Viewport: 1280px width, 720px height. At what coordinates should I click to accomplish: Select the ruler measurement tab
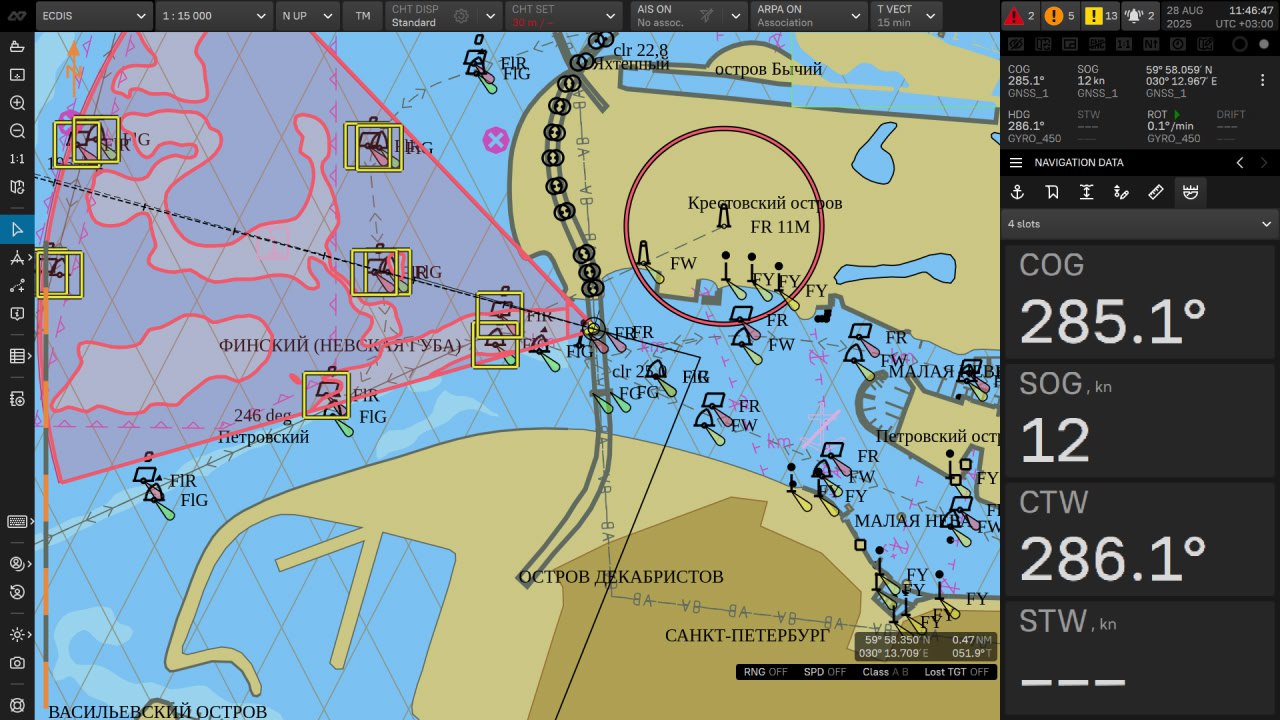[1156, 193]
